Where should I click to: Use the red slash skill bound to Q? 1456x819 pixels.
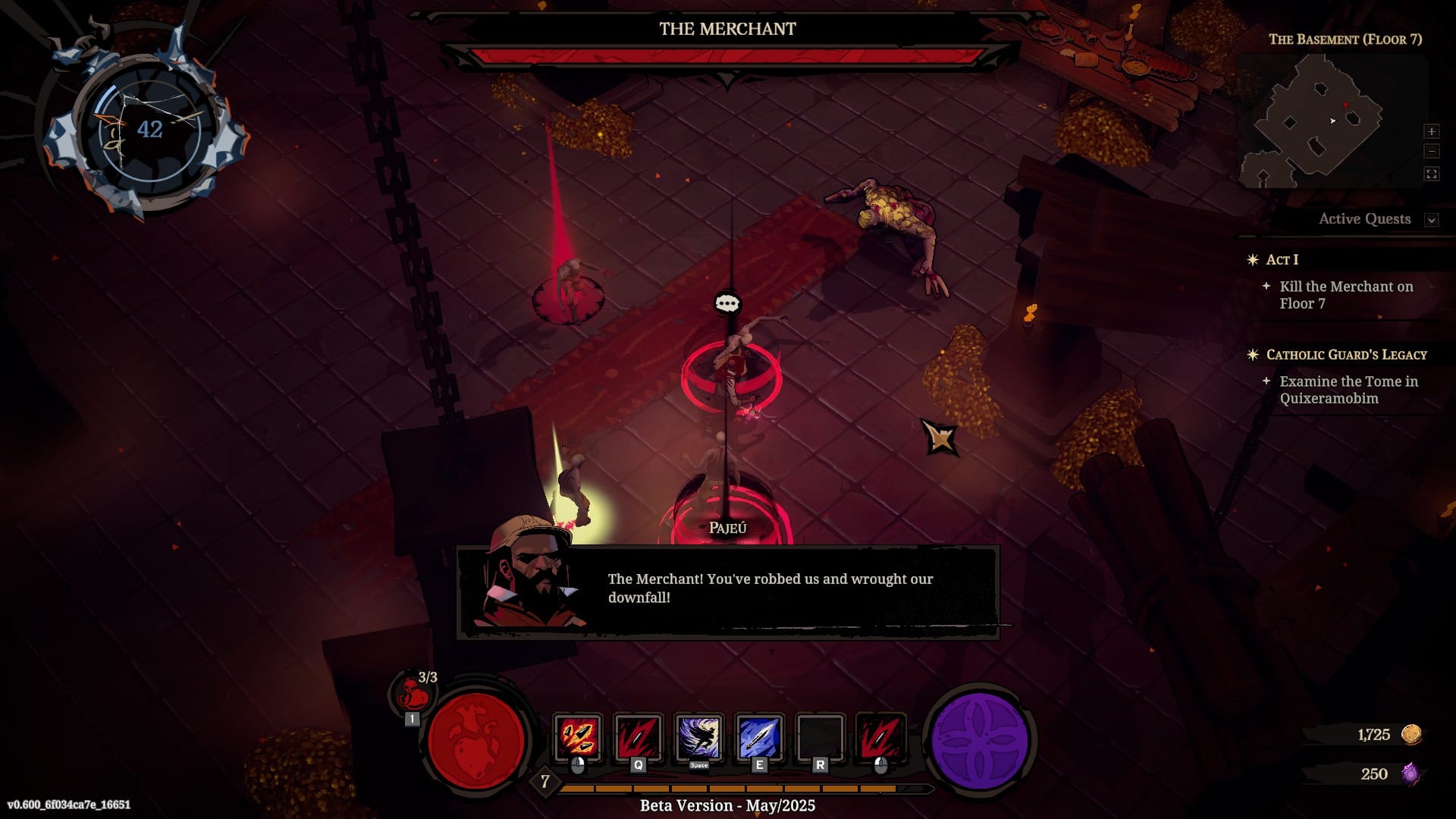(x=639, y=737)
